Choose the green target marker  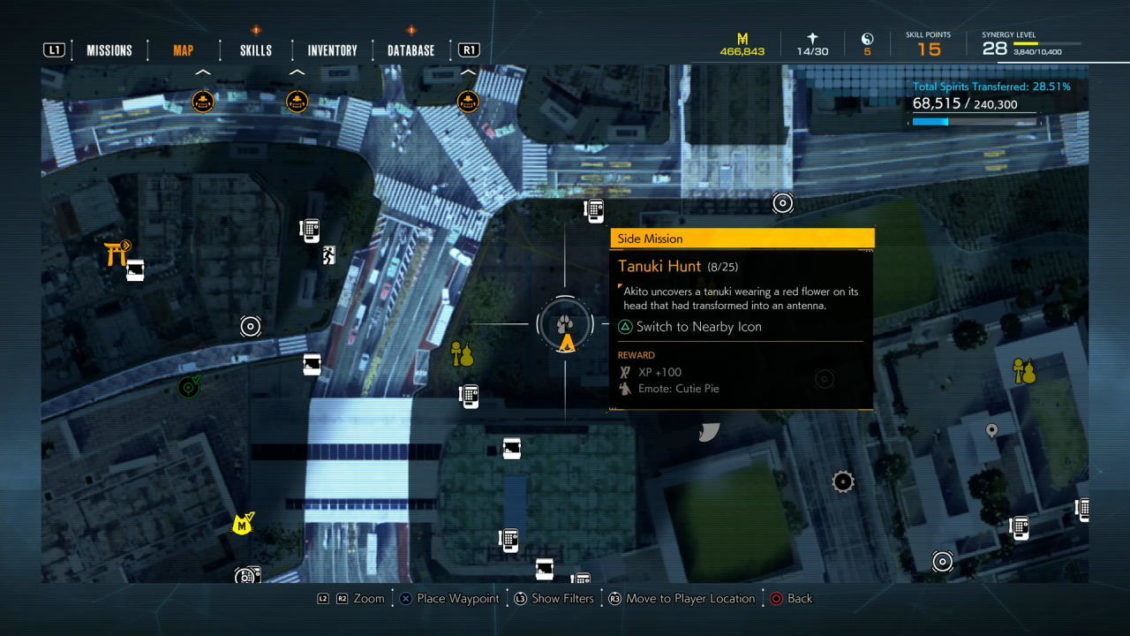(x=187, y=387)
